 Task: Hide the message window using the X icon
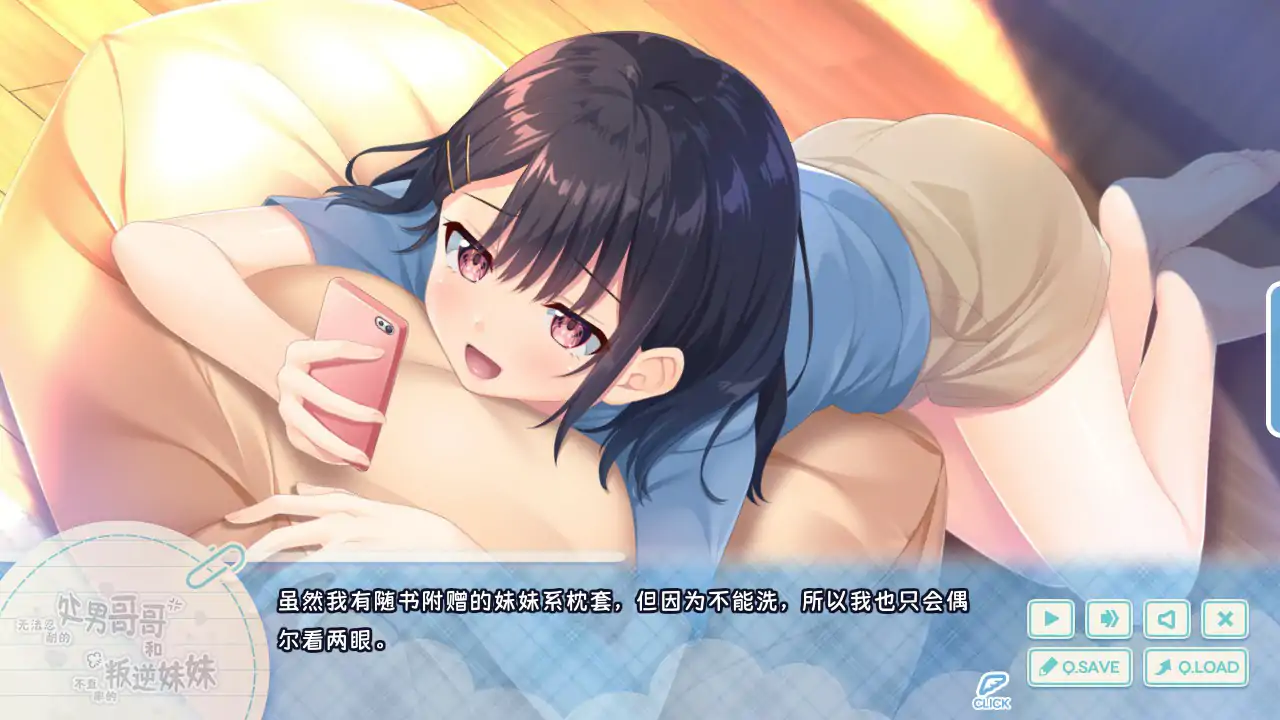1226,618
